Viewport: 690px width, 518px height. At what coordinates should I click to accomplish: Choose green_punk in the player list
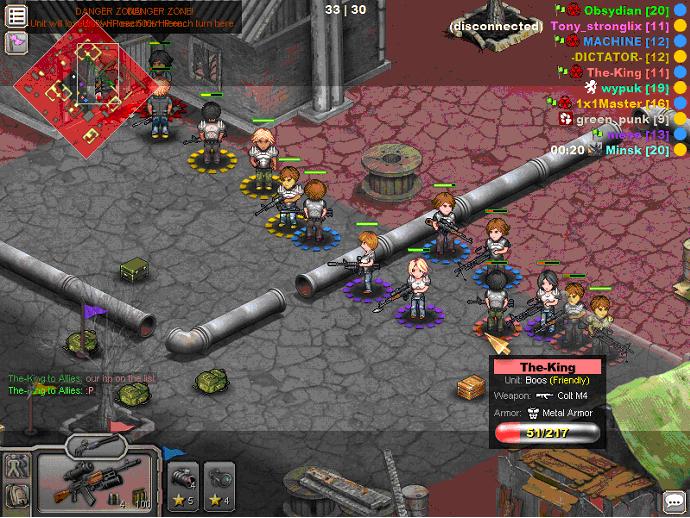[623, 119]
